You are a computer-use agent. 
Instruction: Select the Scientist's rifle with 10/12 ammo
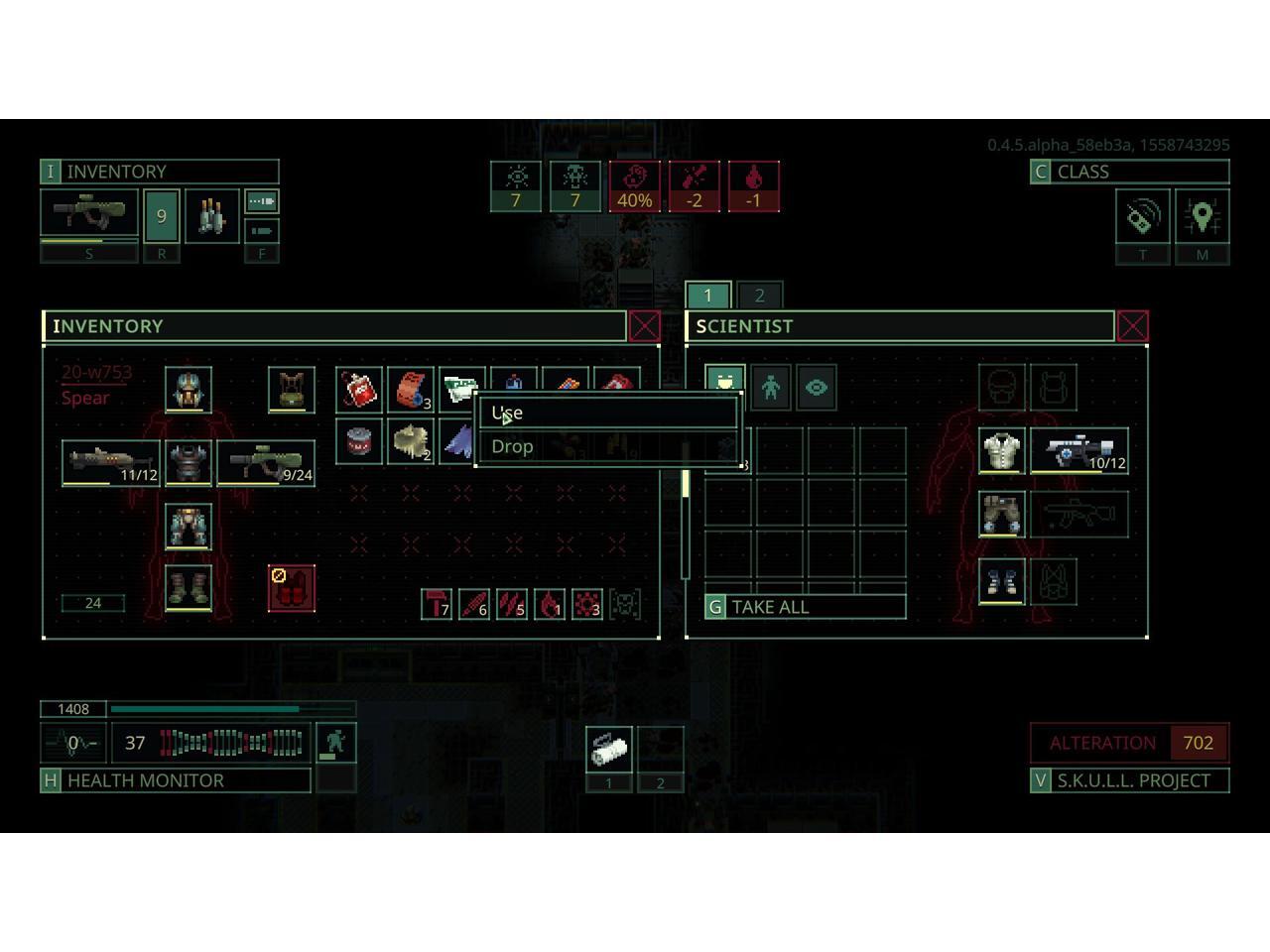click(1079, 451)
